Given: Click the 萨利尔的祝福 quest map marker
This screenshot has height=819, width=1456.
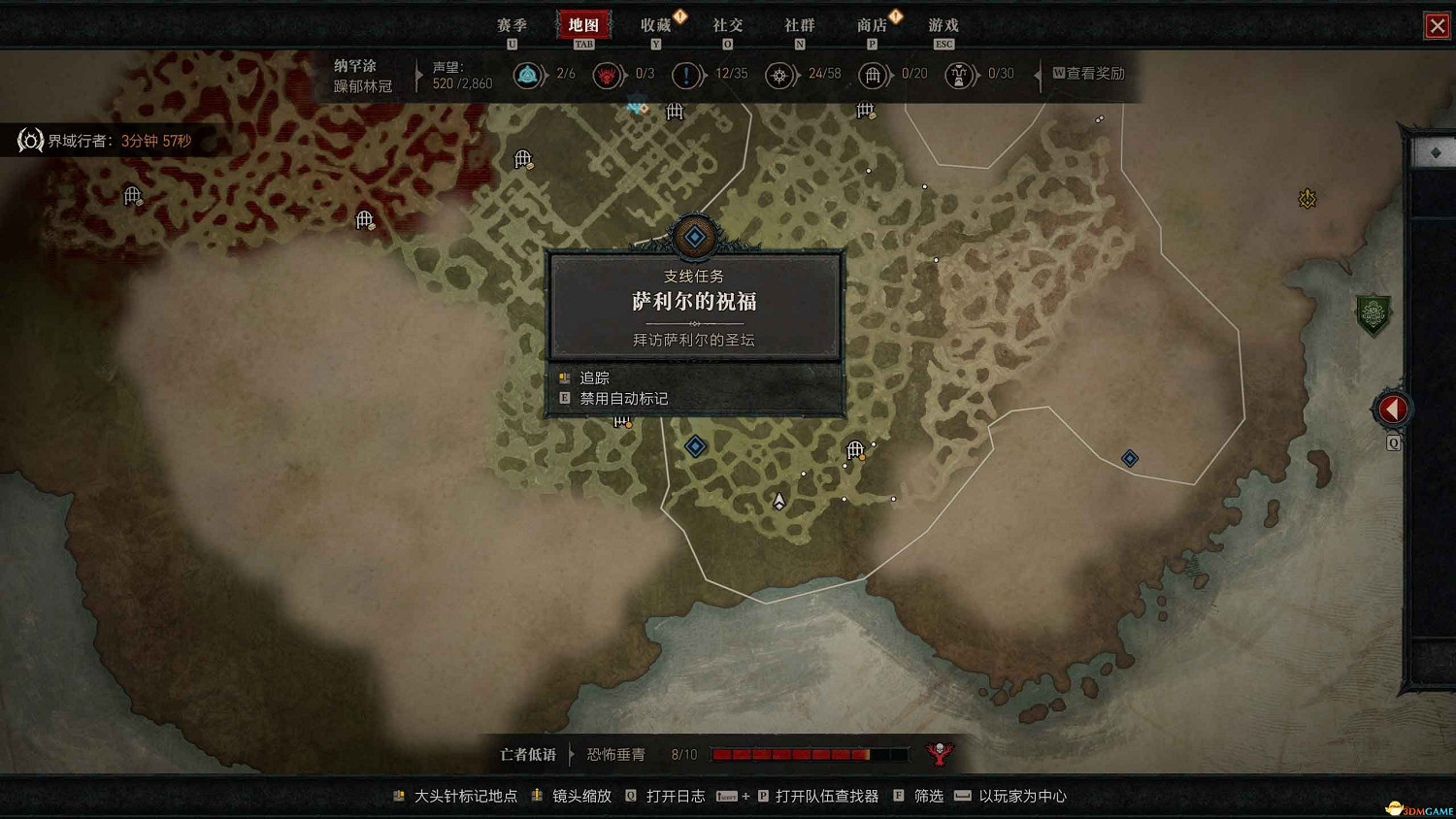Looking at the screenshot, I should (x=694, y=235).
